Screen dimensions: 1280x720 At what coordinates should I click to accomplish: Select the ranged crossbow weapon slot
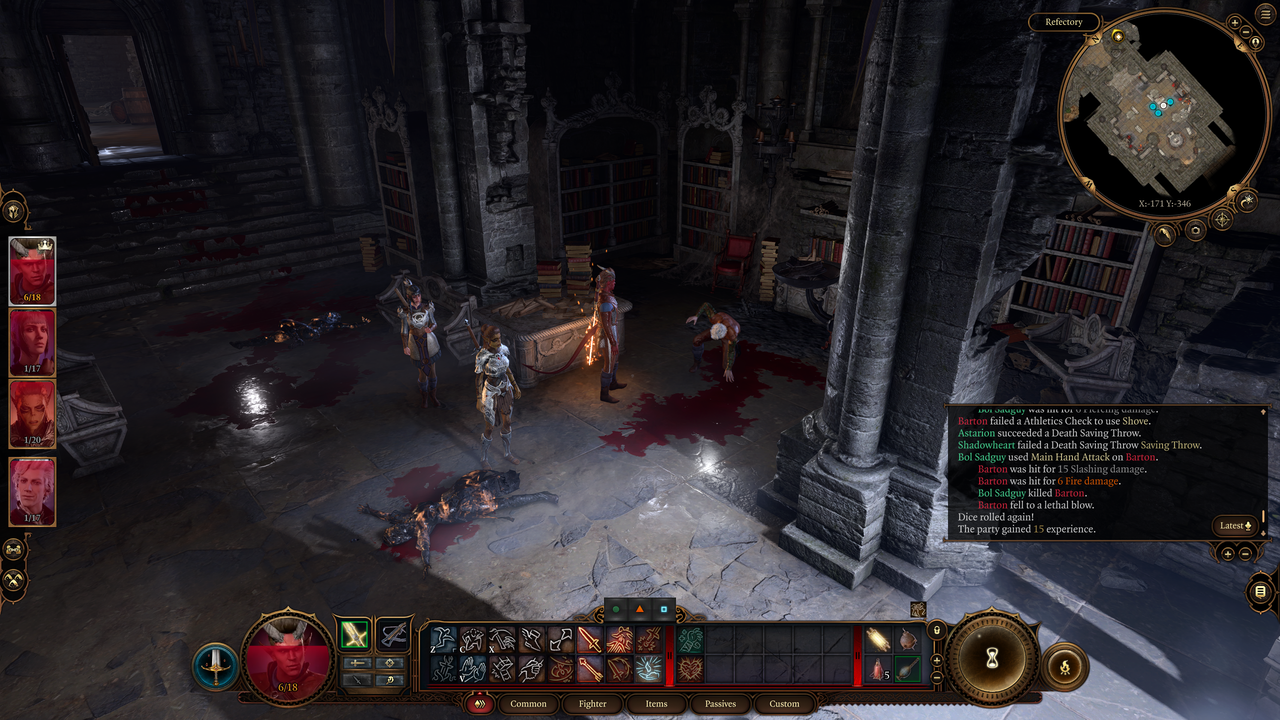[x=394, y=634]
